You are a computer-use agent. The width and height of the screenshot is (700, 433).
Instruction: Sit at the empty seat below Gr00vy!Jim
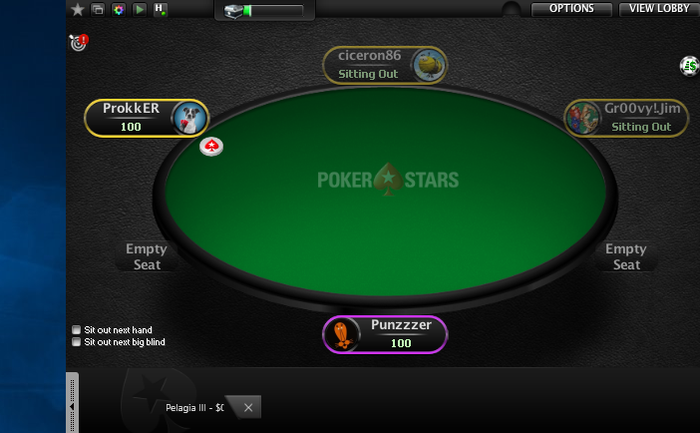[x=626, y=256]
